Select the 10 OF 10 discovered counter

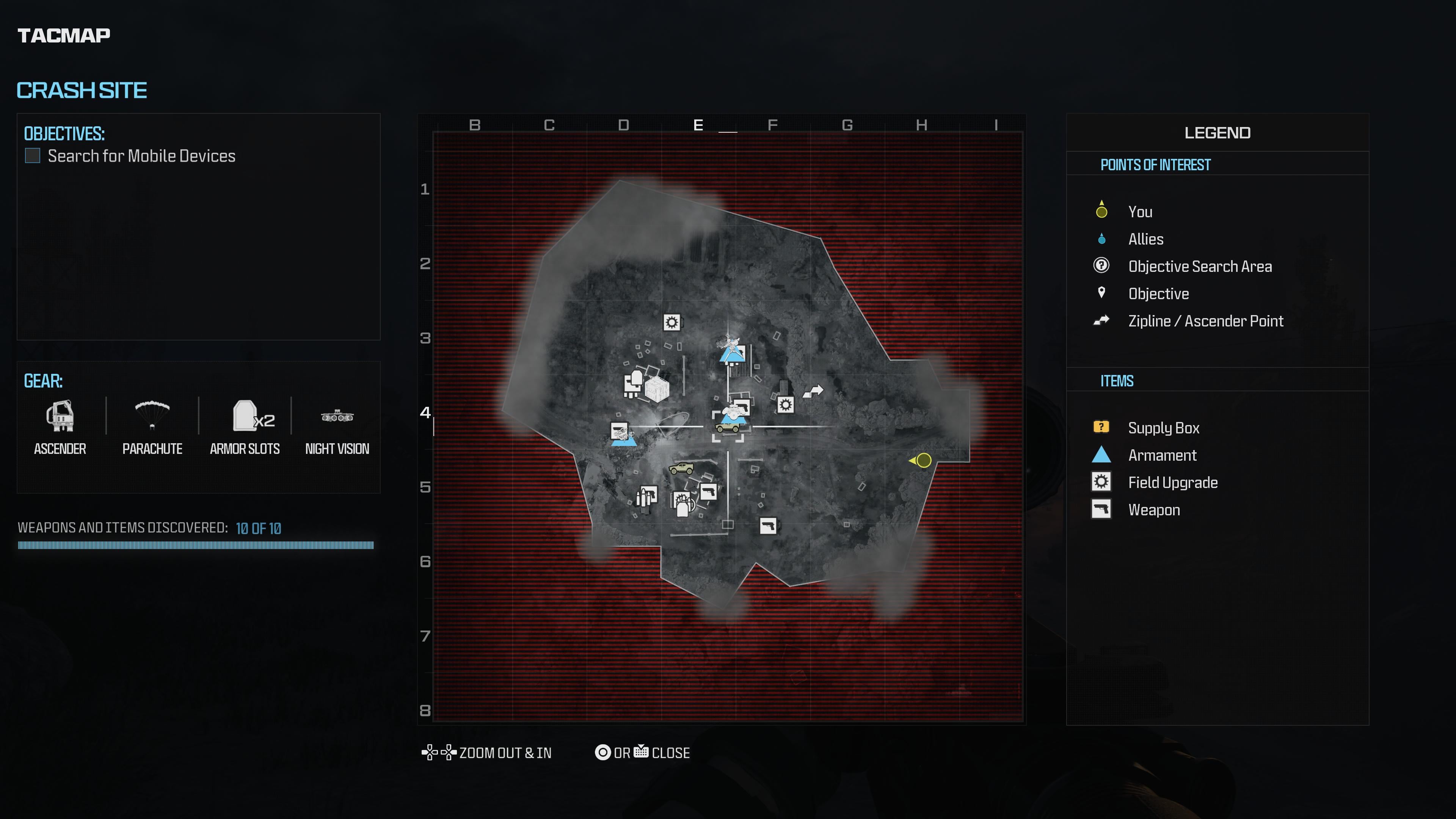tap(258, 529)
